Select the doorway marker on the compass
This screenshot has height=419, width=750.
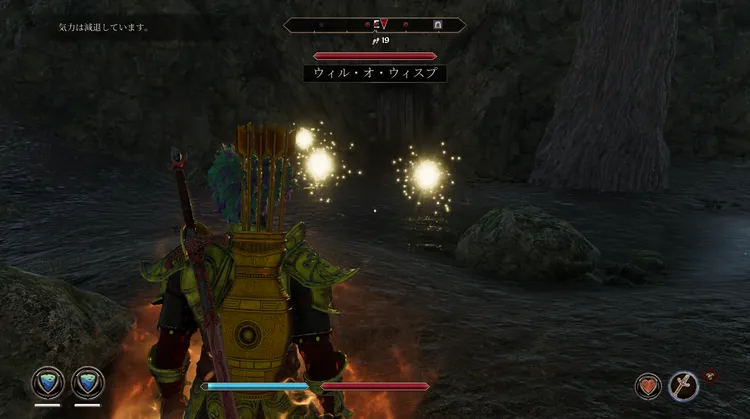437,24
